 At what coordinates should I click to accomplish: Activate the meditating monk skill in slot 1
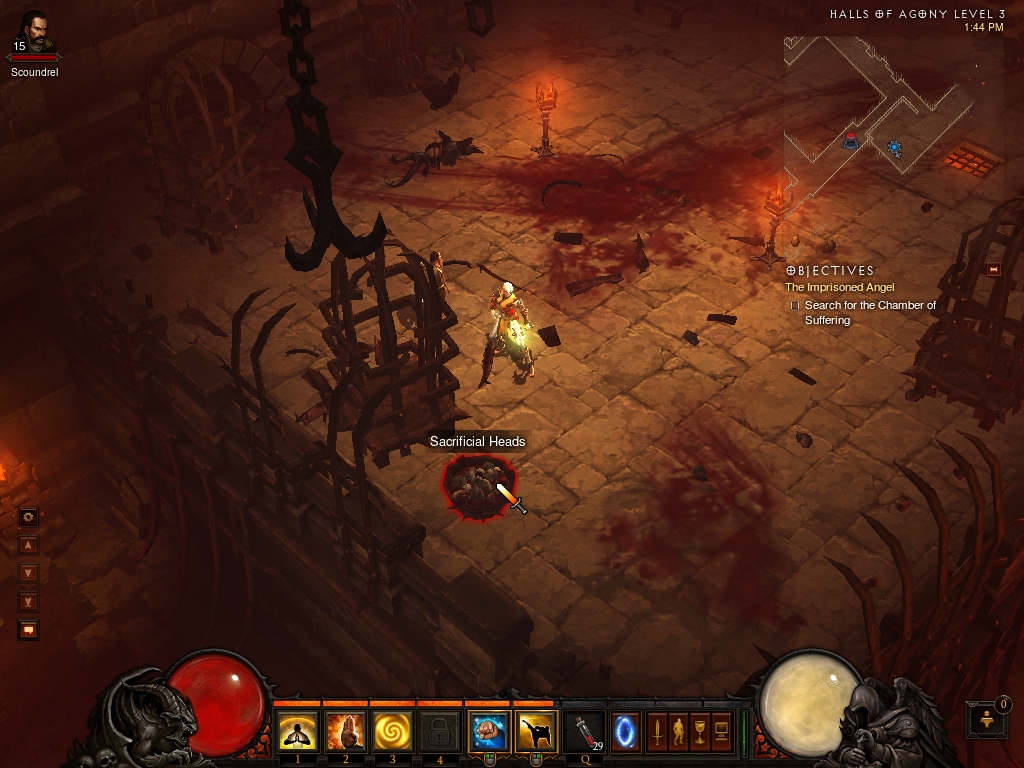[298, 731]
